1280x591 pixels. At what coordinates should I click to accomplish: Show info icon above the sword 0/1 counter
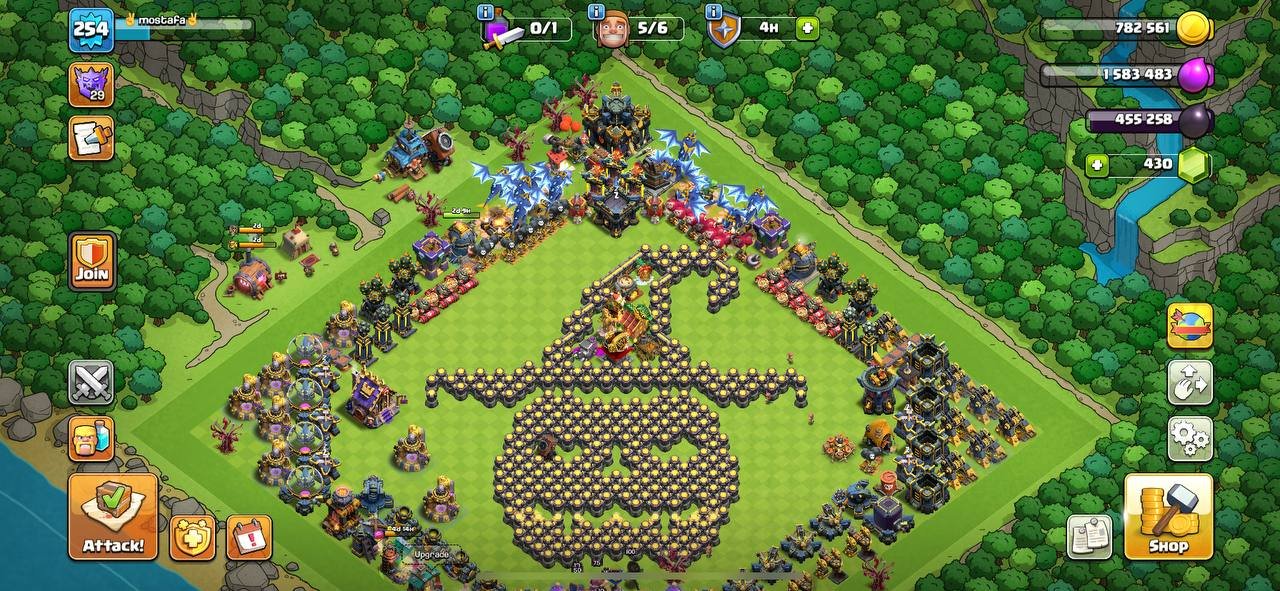click(485, 12)
